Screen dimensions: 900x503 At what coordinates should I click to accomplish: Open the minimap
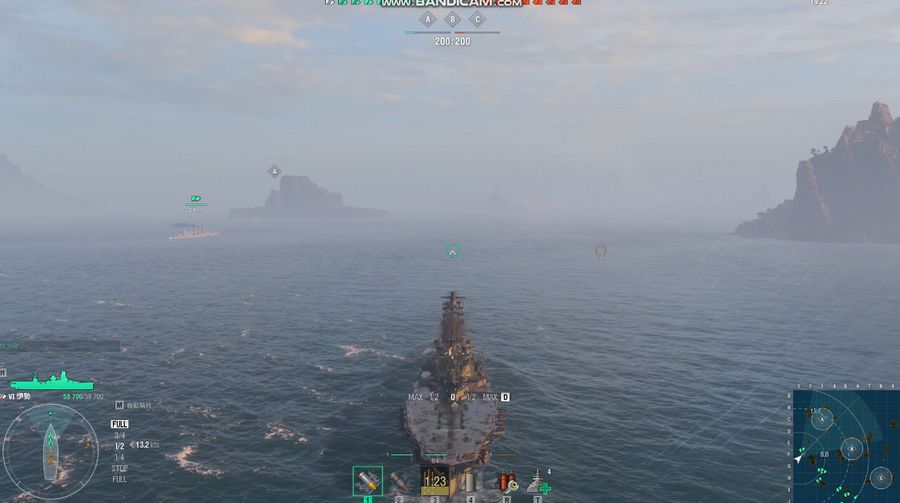845,446
